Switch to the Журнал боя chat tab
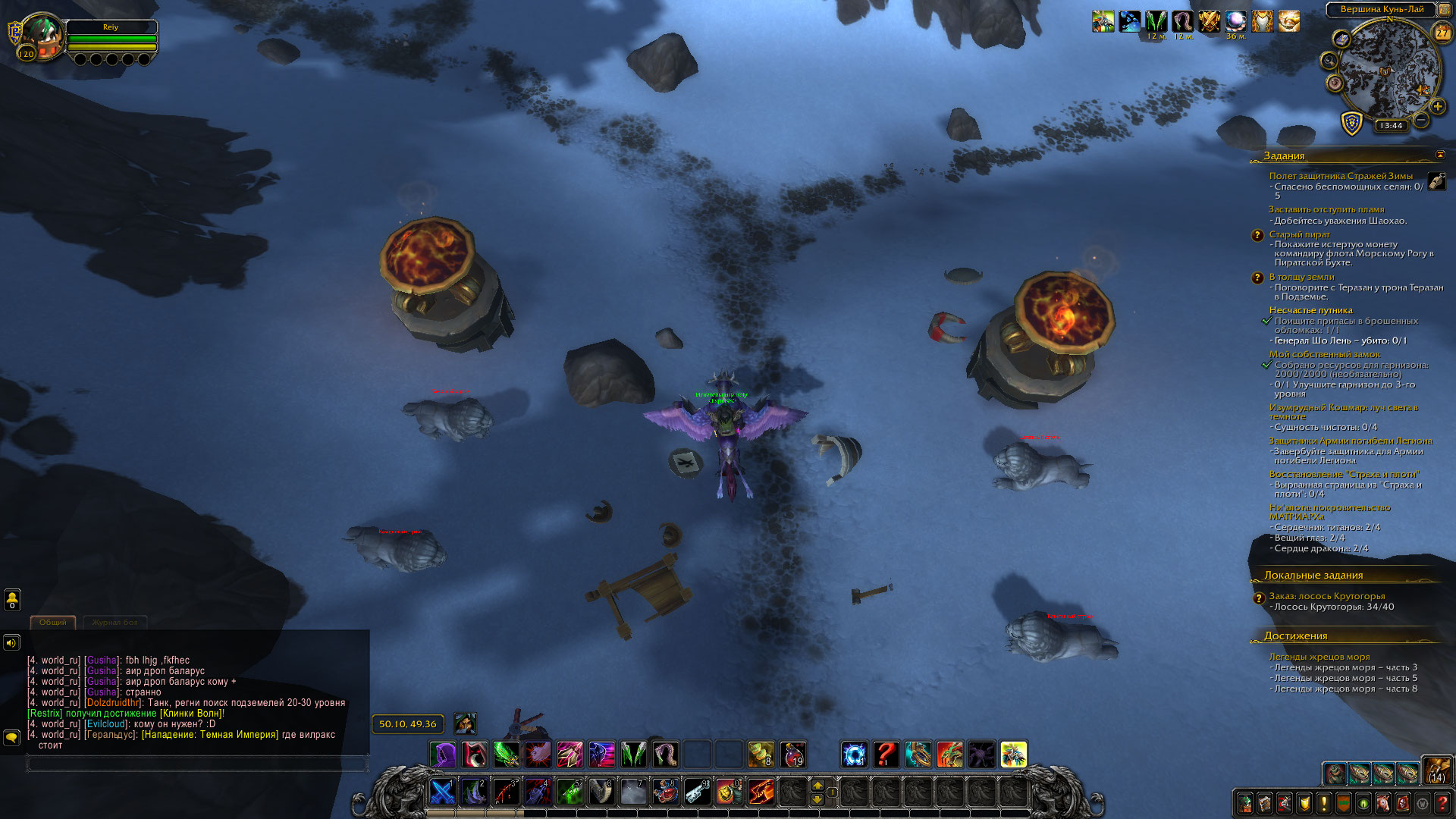Image resolution: width=1456 pixels, height=819 pixels. 115,623
